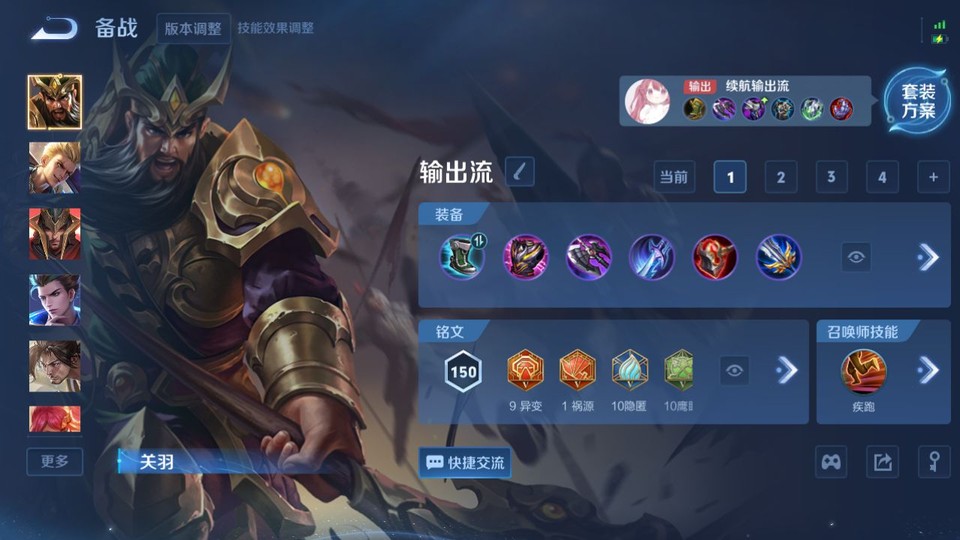Open the 版本调整 version changes tab
The width and height of the screenshot is (960, 540).
[194, 28]
